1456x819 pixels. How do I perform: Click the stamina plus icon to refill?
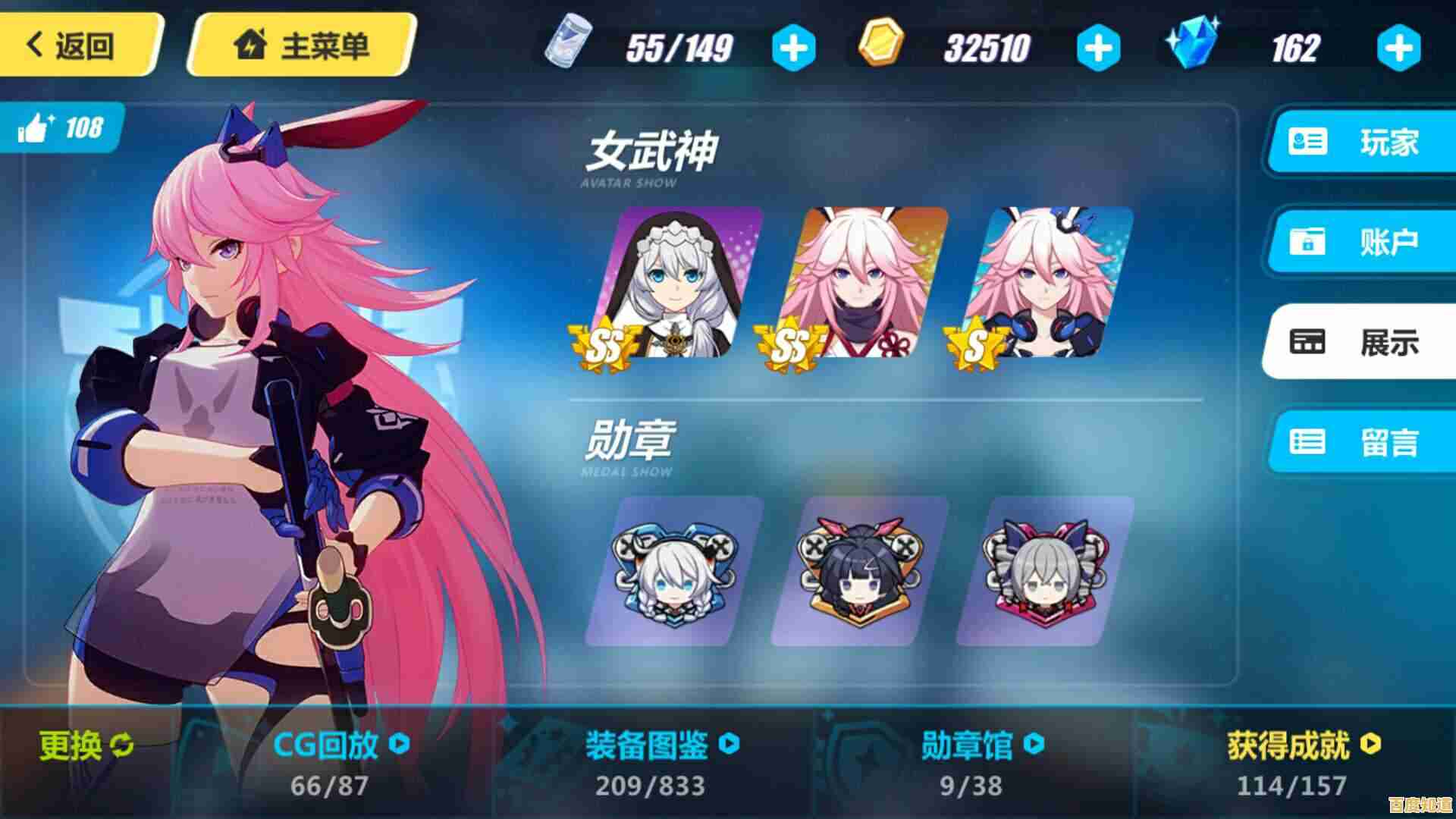[795, 47]
